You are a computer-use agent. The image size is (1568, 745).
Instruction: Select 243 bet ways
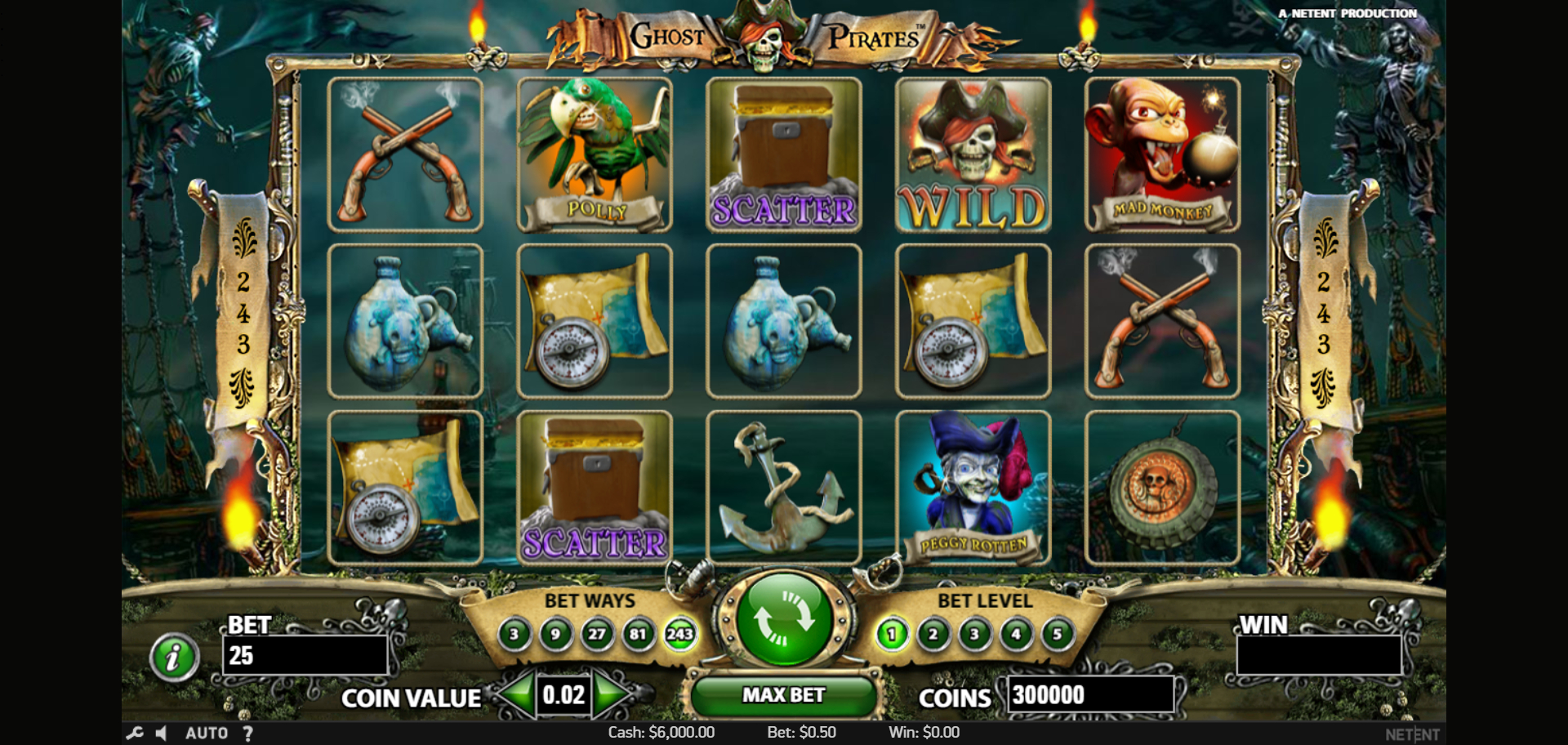click(679, 634)
